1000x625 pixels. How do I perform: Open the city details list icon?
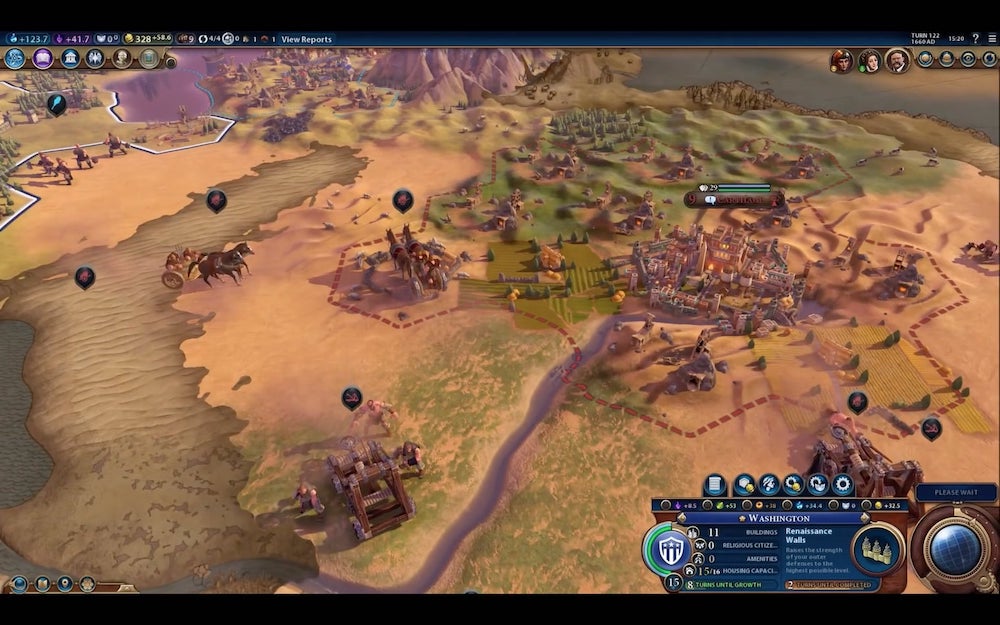pyautogui.click(x=715, y=485)
